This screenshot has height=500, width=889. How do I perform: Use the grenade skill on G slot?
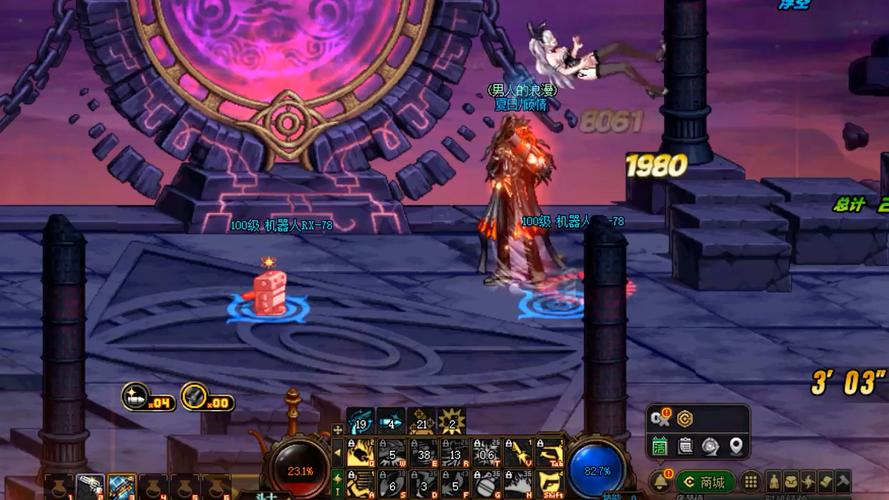(486, 482)
